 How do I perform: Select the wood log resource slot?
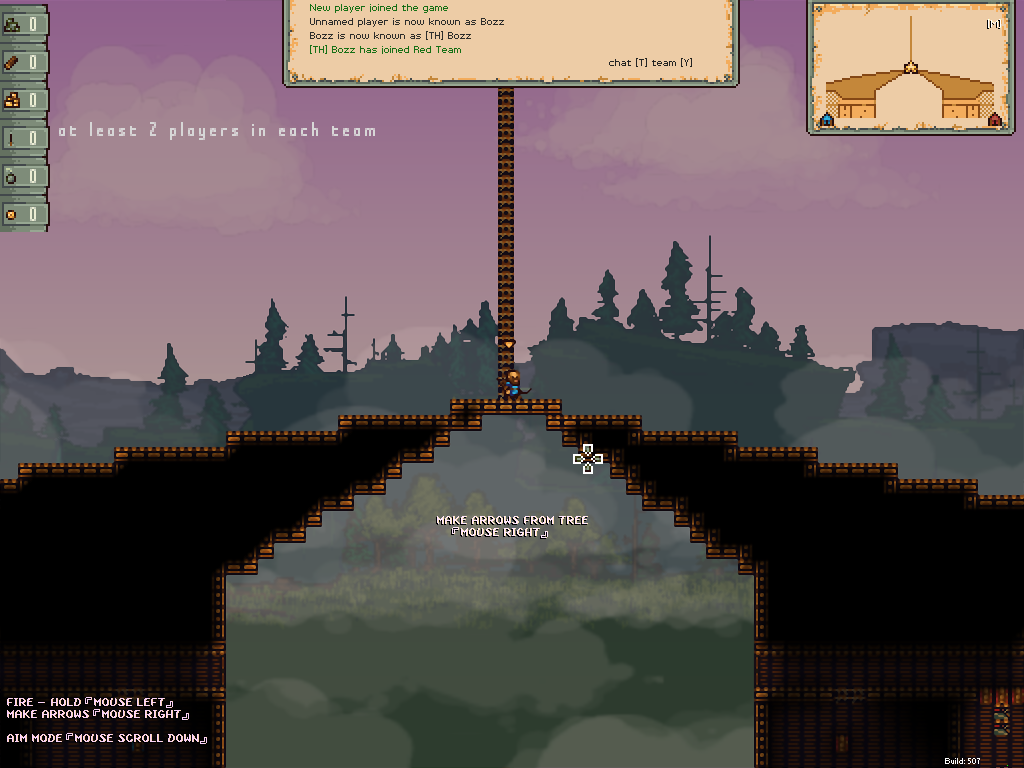[x=23, y=62]
